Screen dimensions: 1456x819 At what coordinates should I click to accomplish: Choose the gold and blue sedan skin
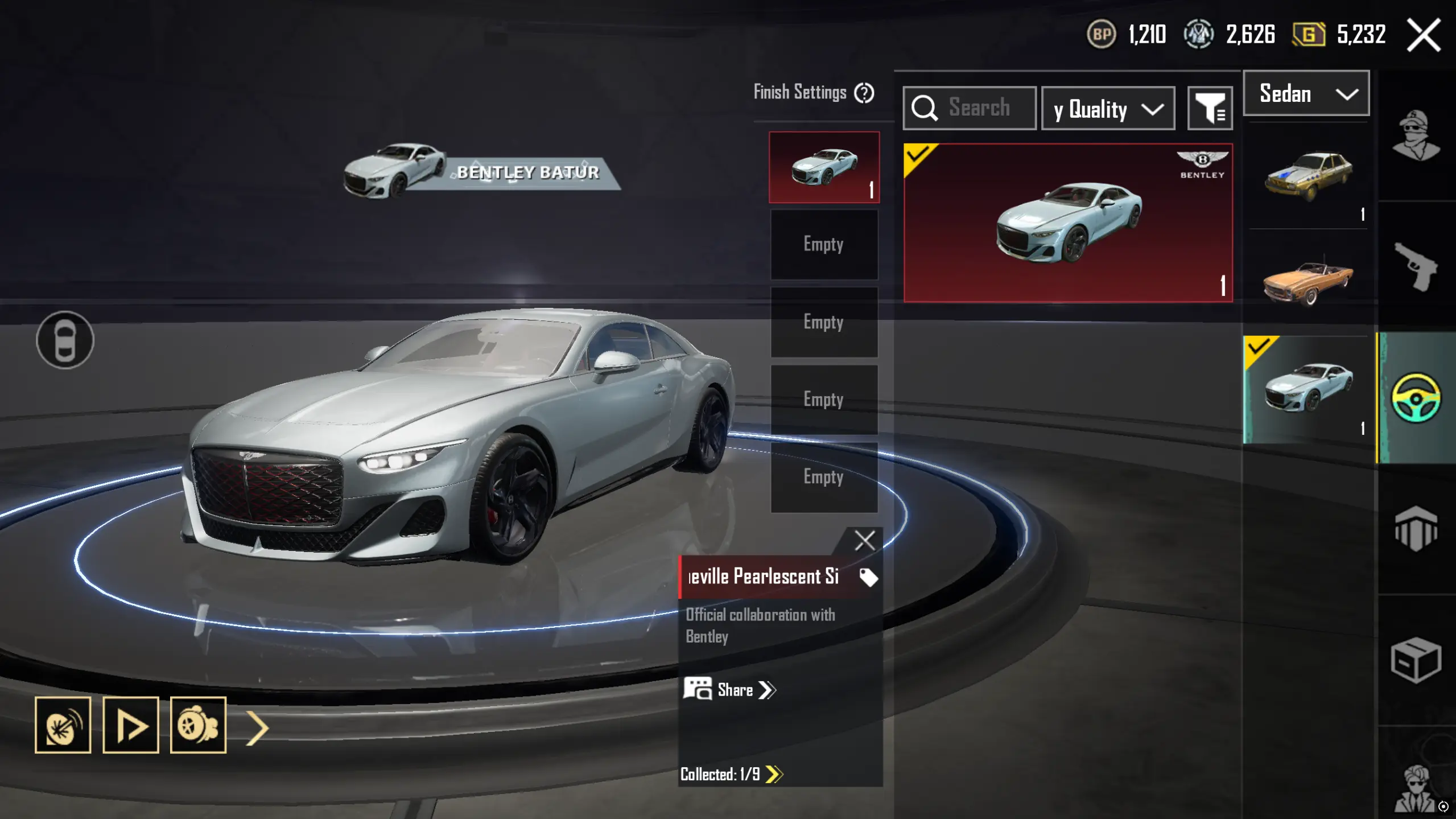click(x=1307, y=176)
